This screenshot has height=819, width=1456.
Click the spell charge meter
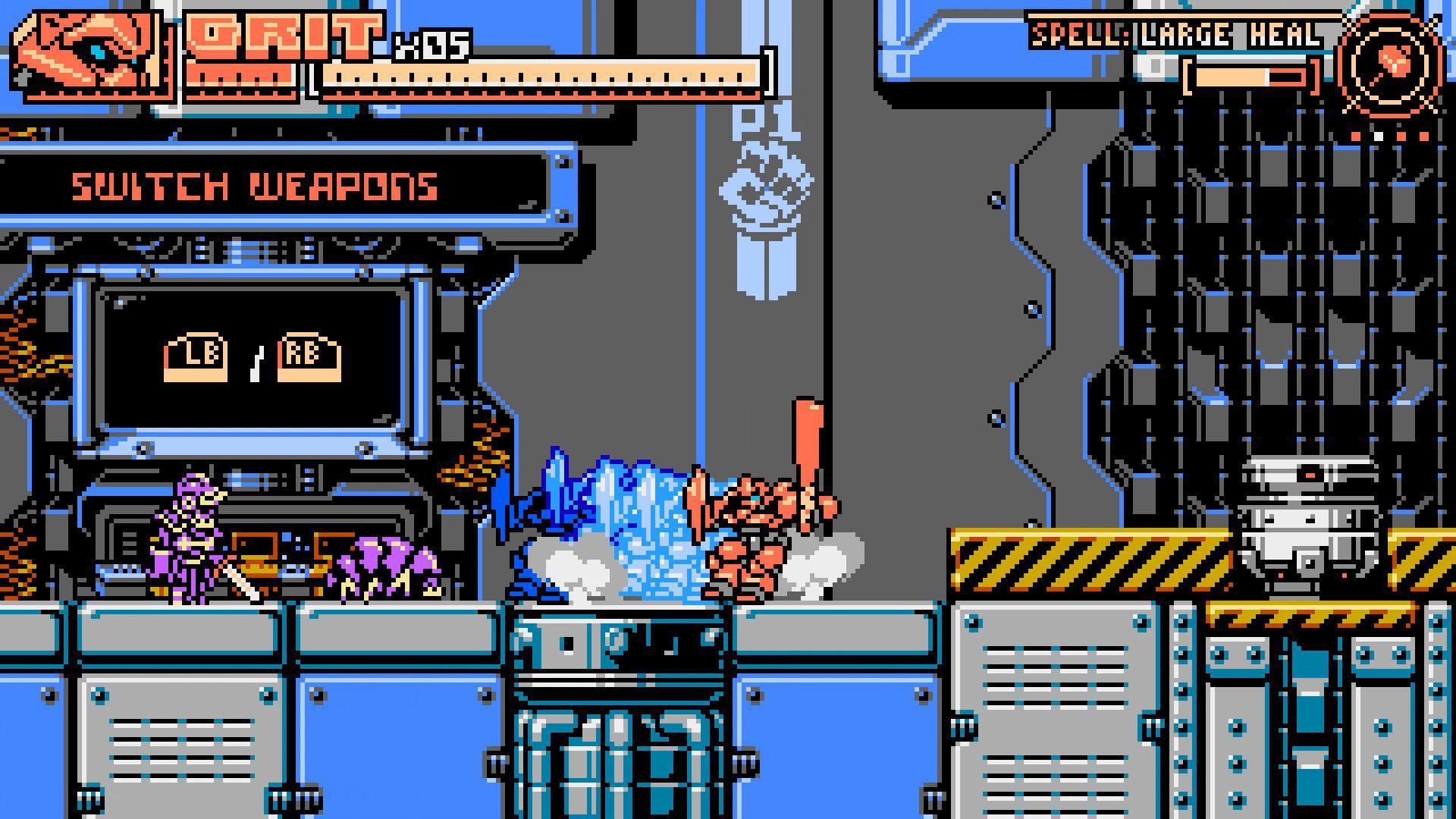[1251, 76]
